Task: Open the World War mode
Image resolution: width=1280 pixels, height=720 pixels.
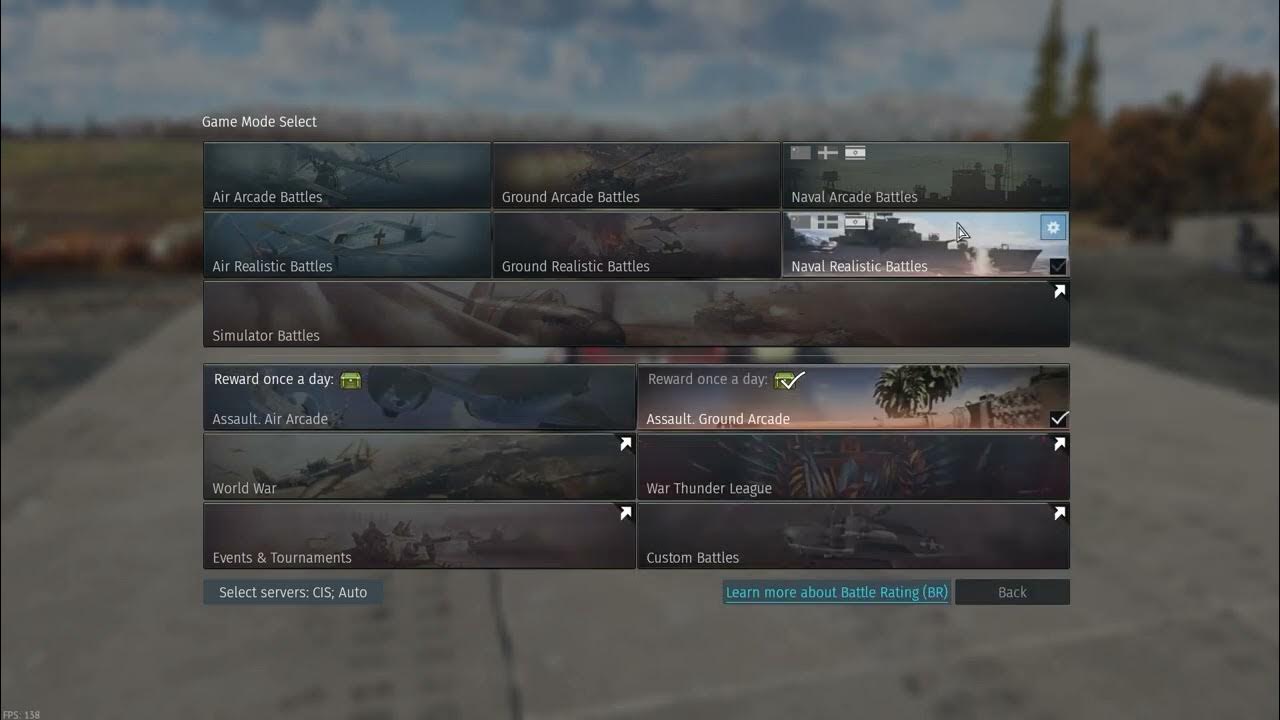Action: (418, 467)
